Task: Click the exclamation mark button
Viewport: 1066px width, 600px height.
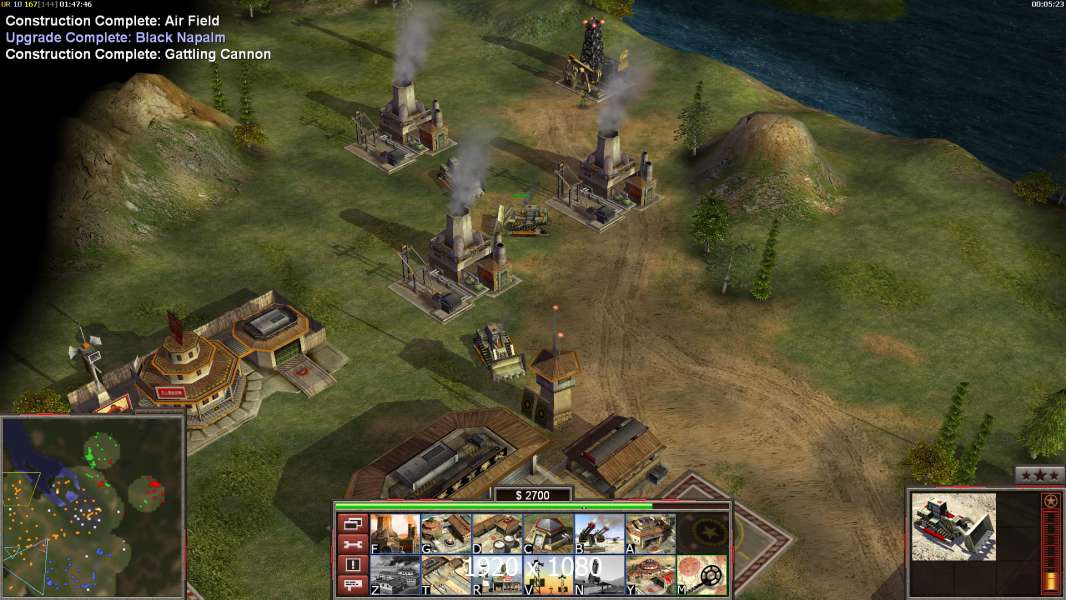Action: [x=351, y=565]
